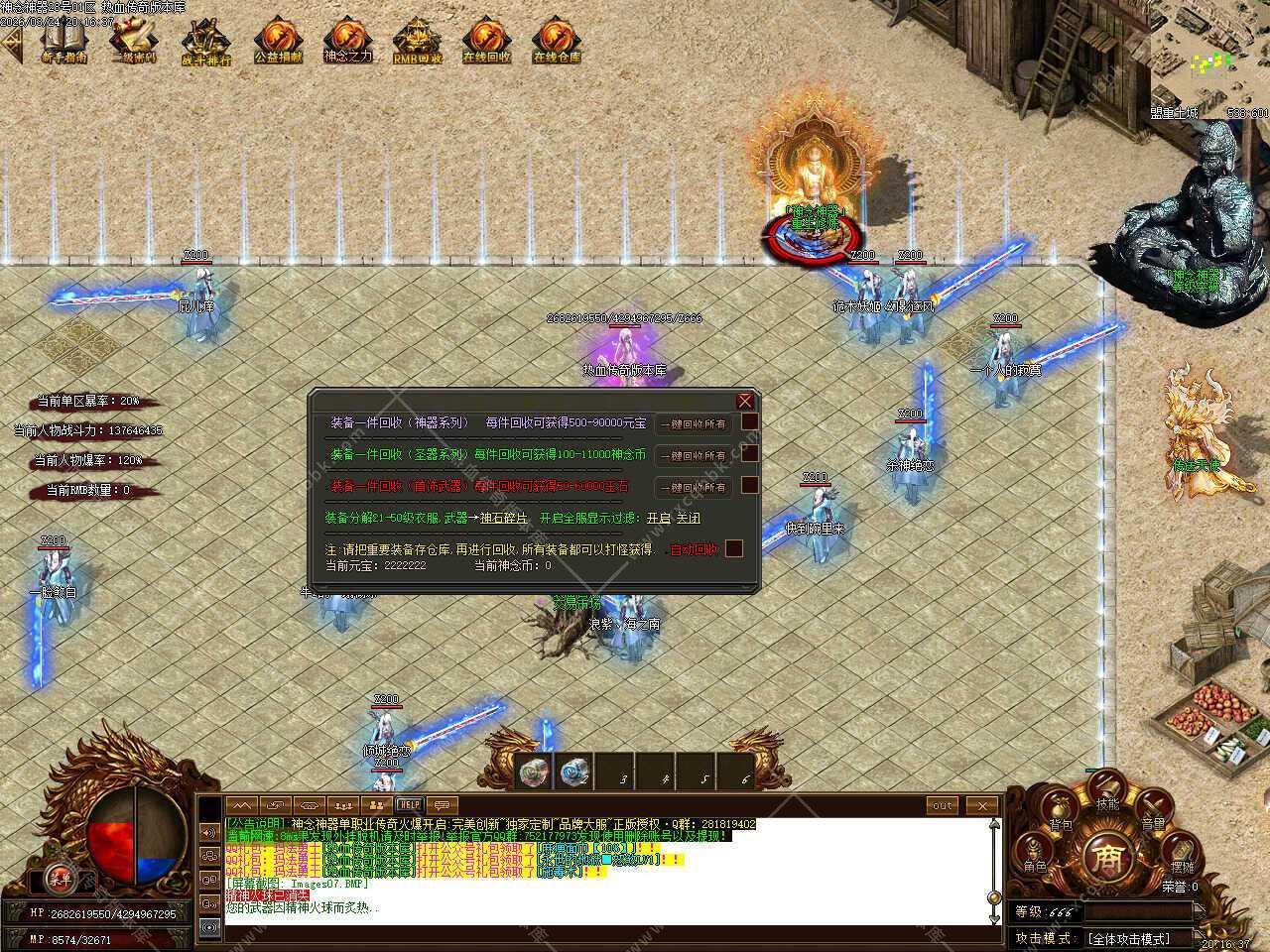The height and width of the screenshot is (952, 1270).
Task: Click 一键回收所有 for 圣器系列 row
Action: point(693,455)
